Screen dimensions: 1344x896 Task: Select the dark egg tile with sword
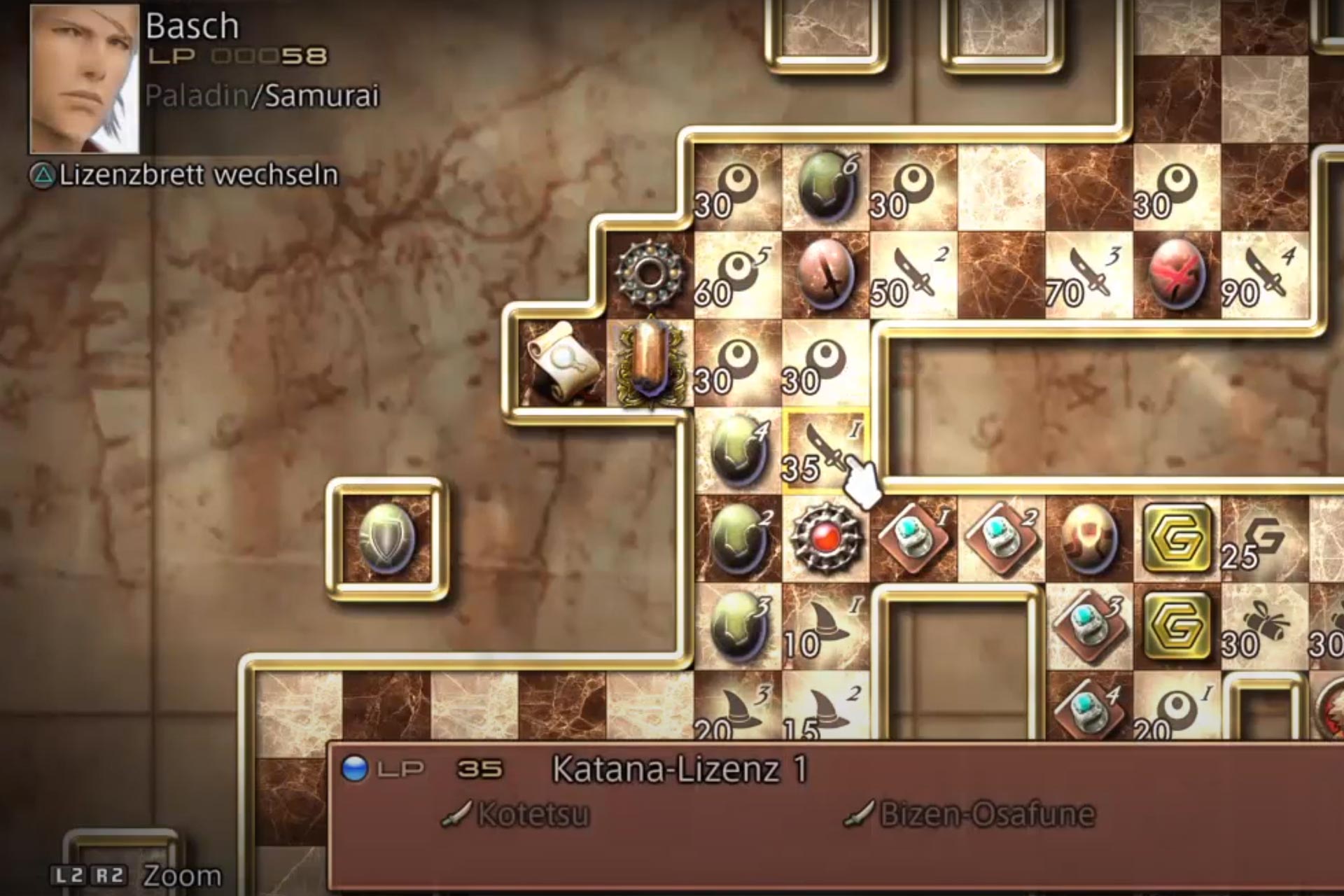(826, 276)
